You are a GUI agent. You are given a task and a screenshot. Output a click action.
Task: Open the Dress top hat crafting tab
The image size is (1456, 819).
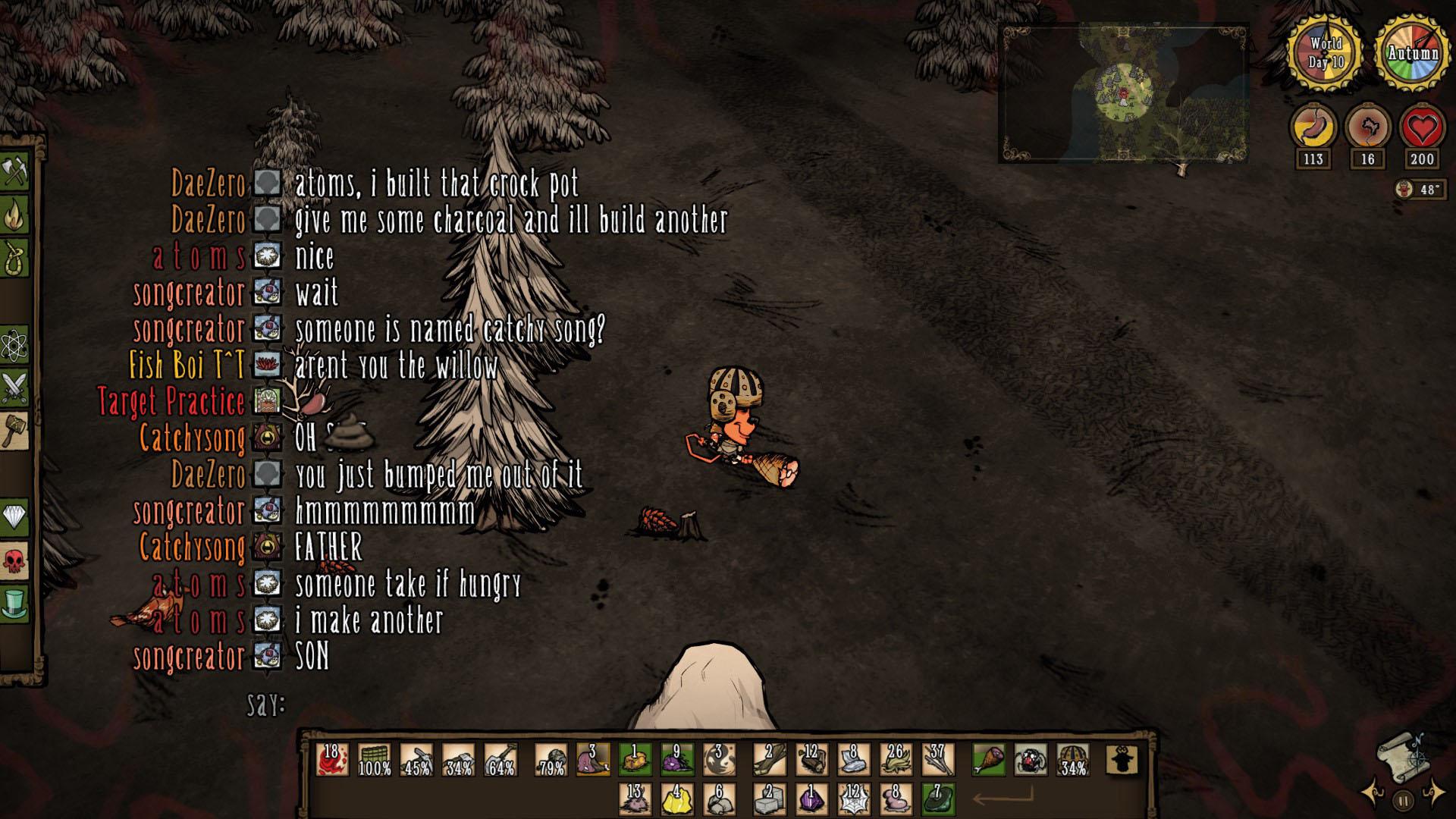[x=14, y=604]
